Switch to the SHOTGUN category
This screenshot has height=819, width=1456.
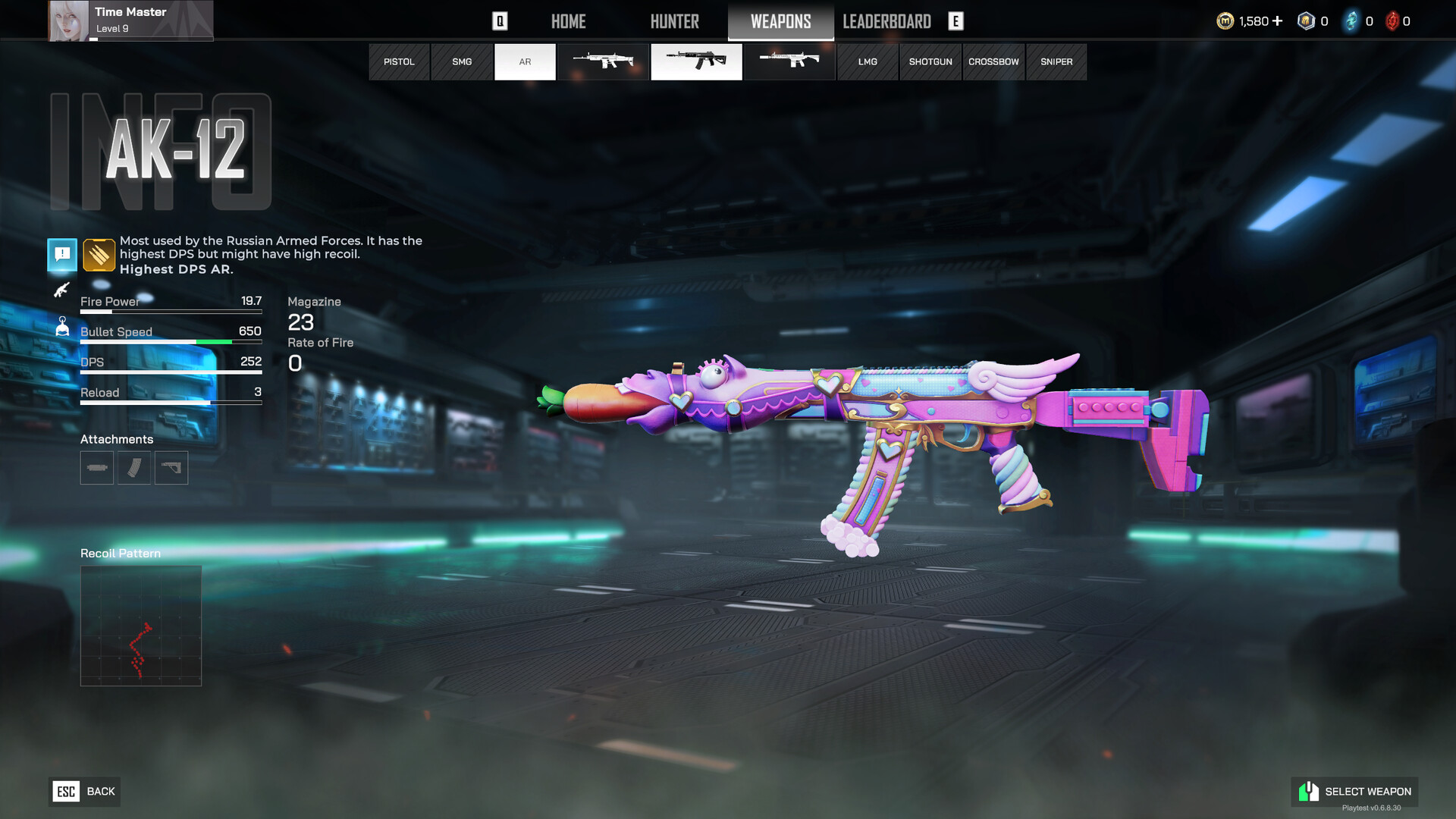pyautogui.click(x=930, y=62)
